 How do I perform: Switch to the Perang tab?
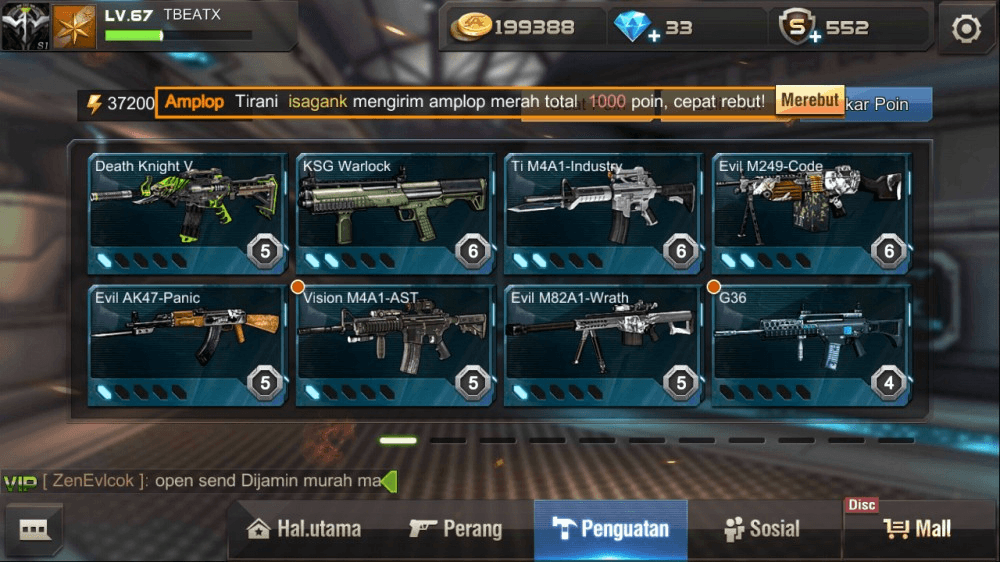pos(456,529)
